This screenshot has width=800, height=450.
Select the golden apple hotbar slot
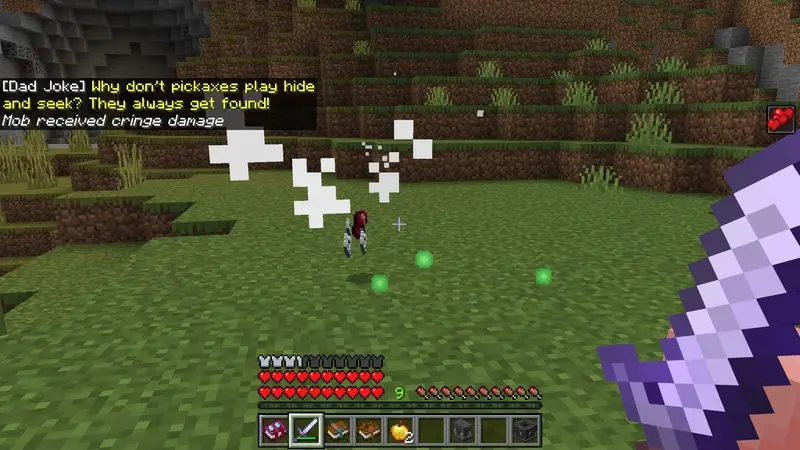tap(400, 430)
